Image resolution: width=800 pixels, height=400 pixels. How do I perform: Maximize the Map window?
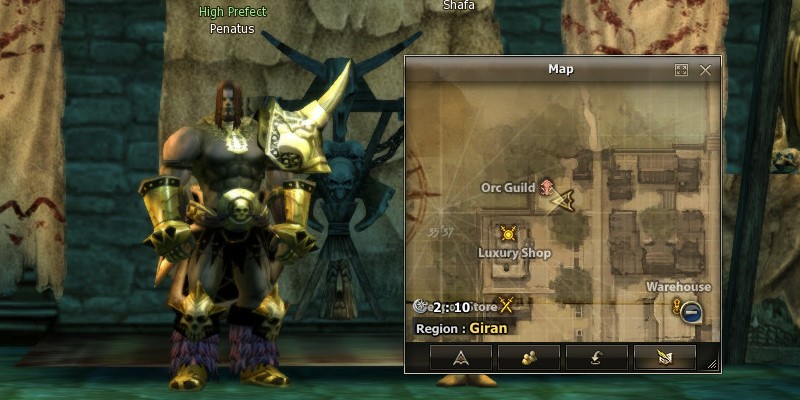pyautogui.click(x=681, y=70)
